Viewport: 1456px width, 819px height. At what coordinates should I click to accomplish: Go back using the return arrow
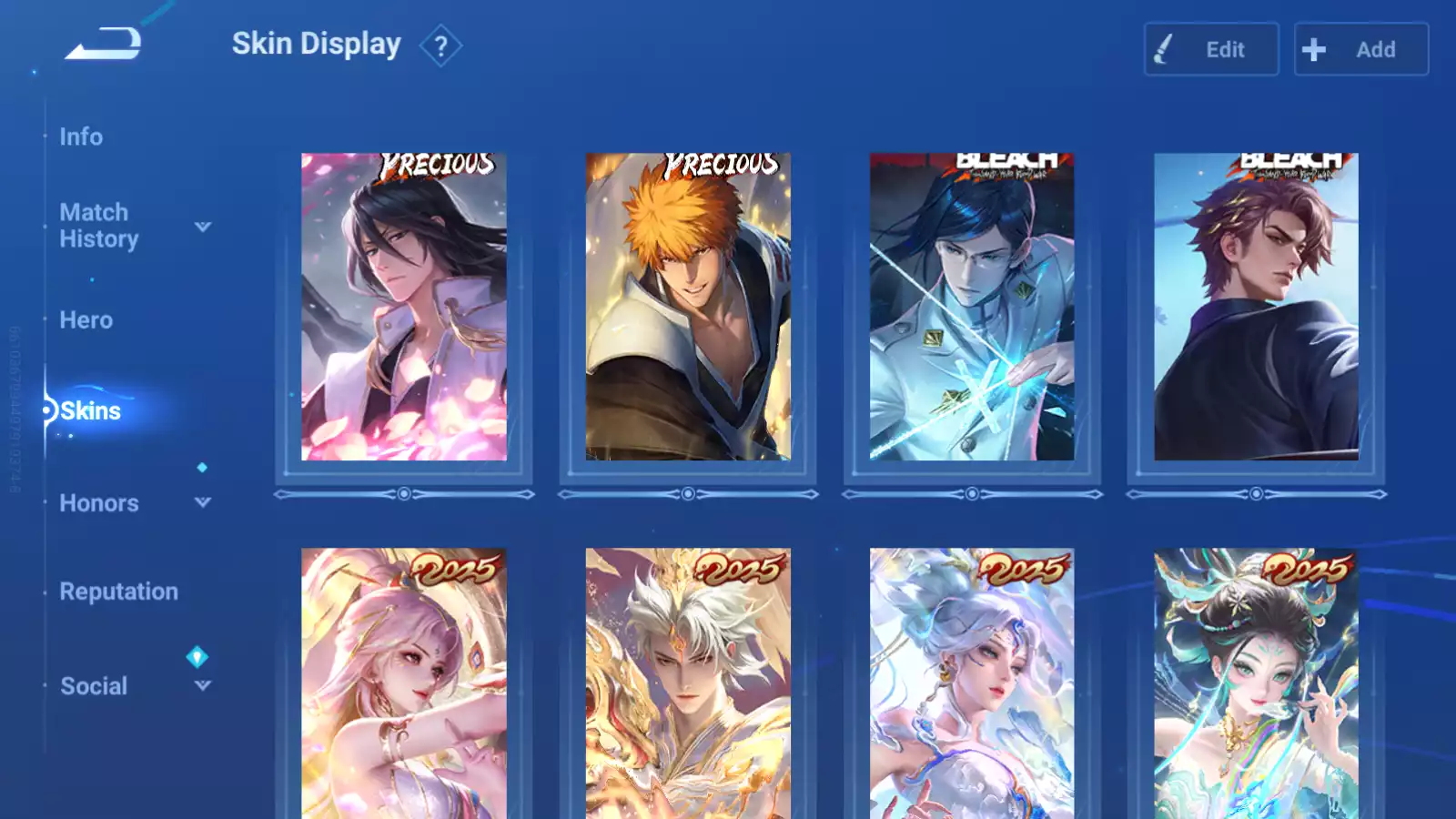[x=103, y=44]
